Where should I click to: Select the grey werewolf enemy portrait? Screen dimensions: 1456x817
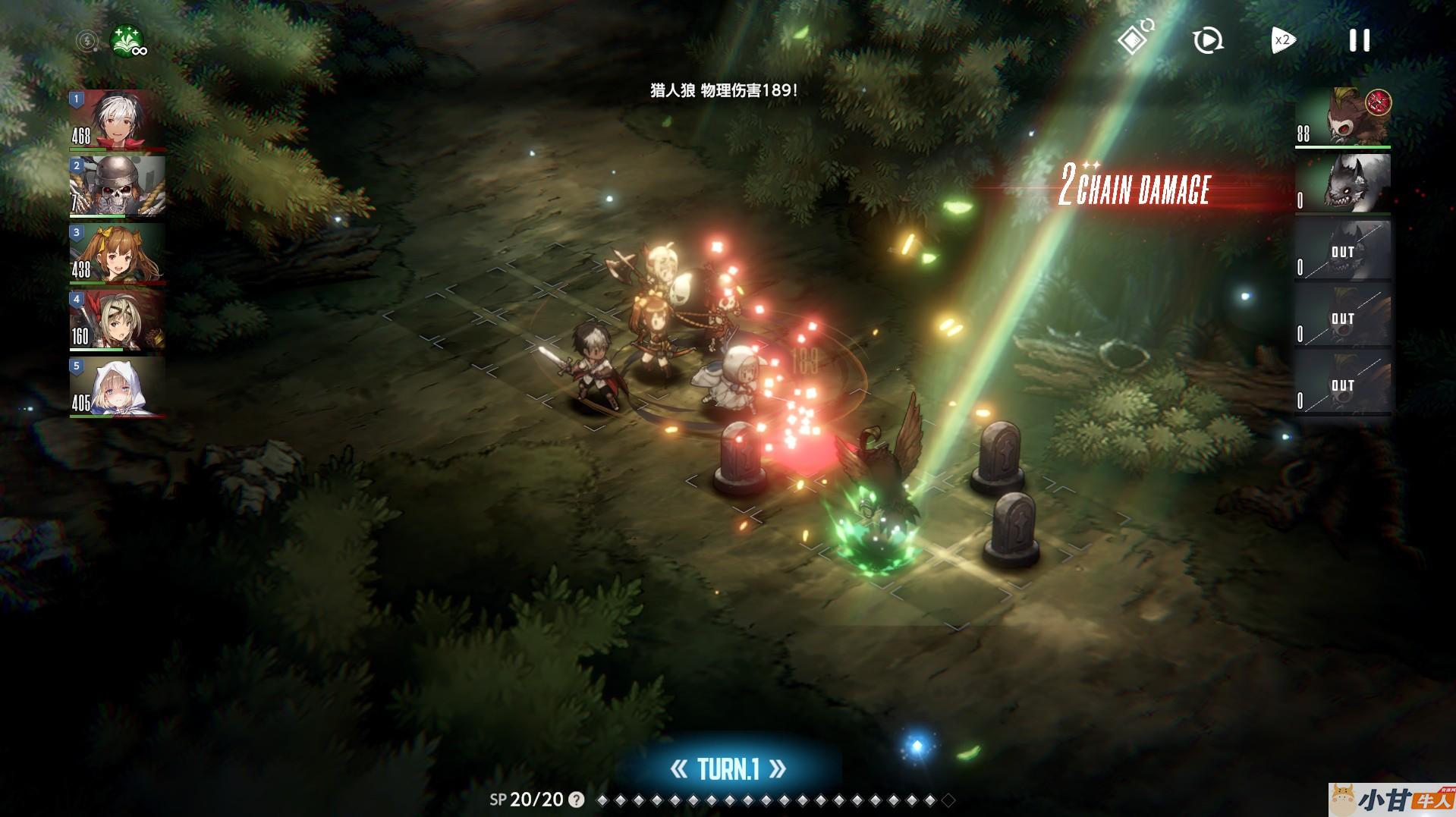coord(1343,183)
